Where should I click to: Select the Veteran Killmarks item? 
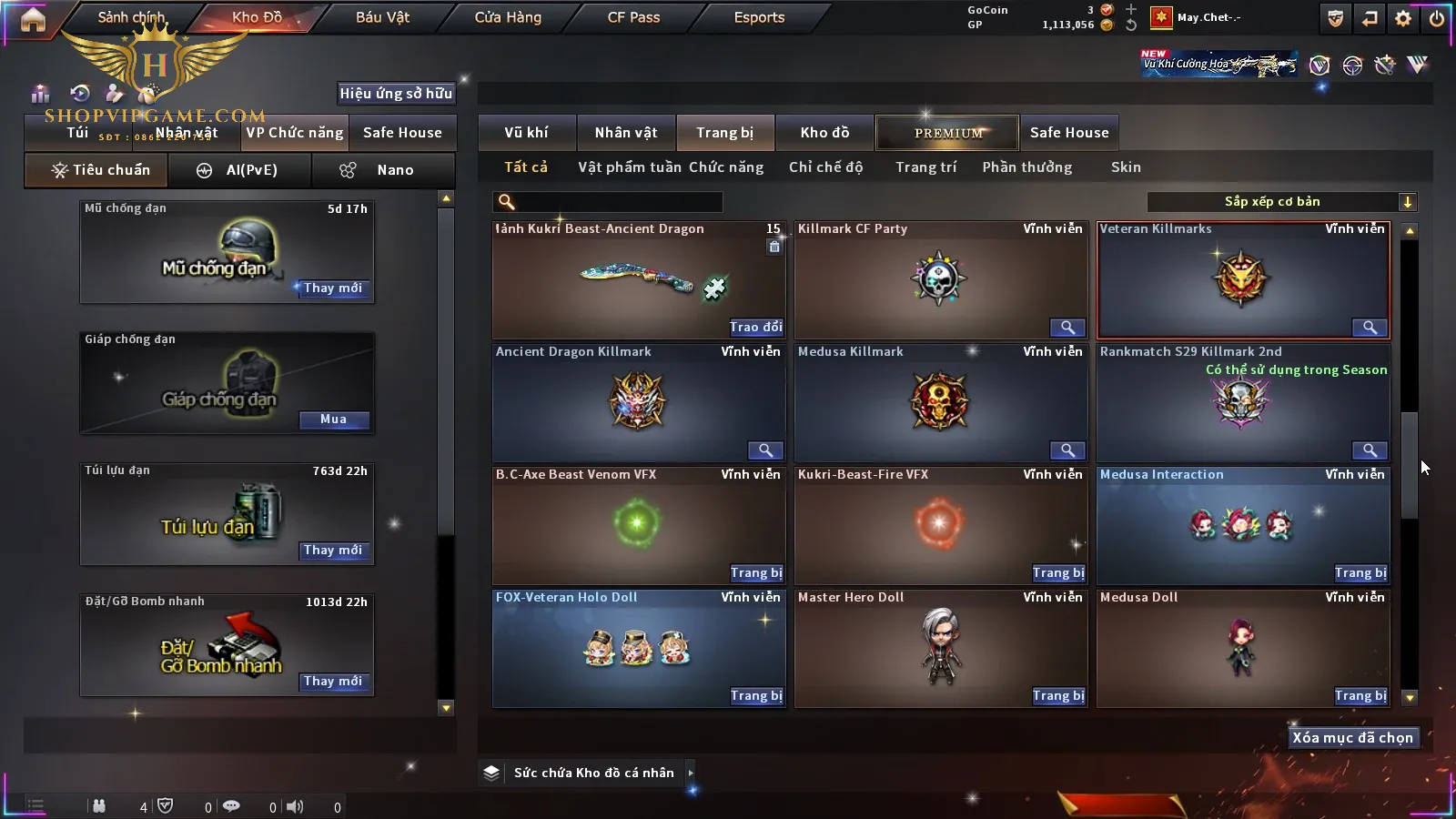[1243, 280]
